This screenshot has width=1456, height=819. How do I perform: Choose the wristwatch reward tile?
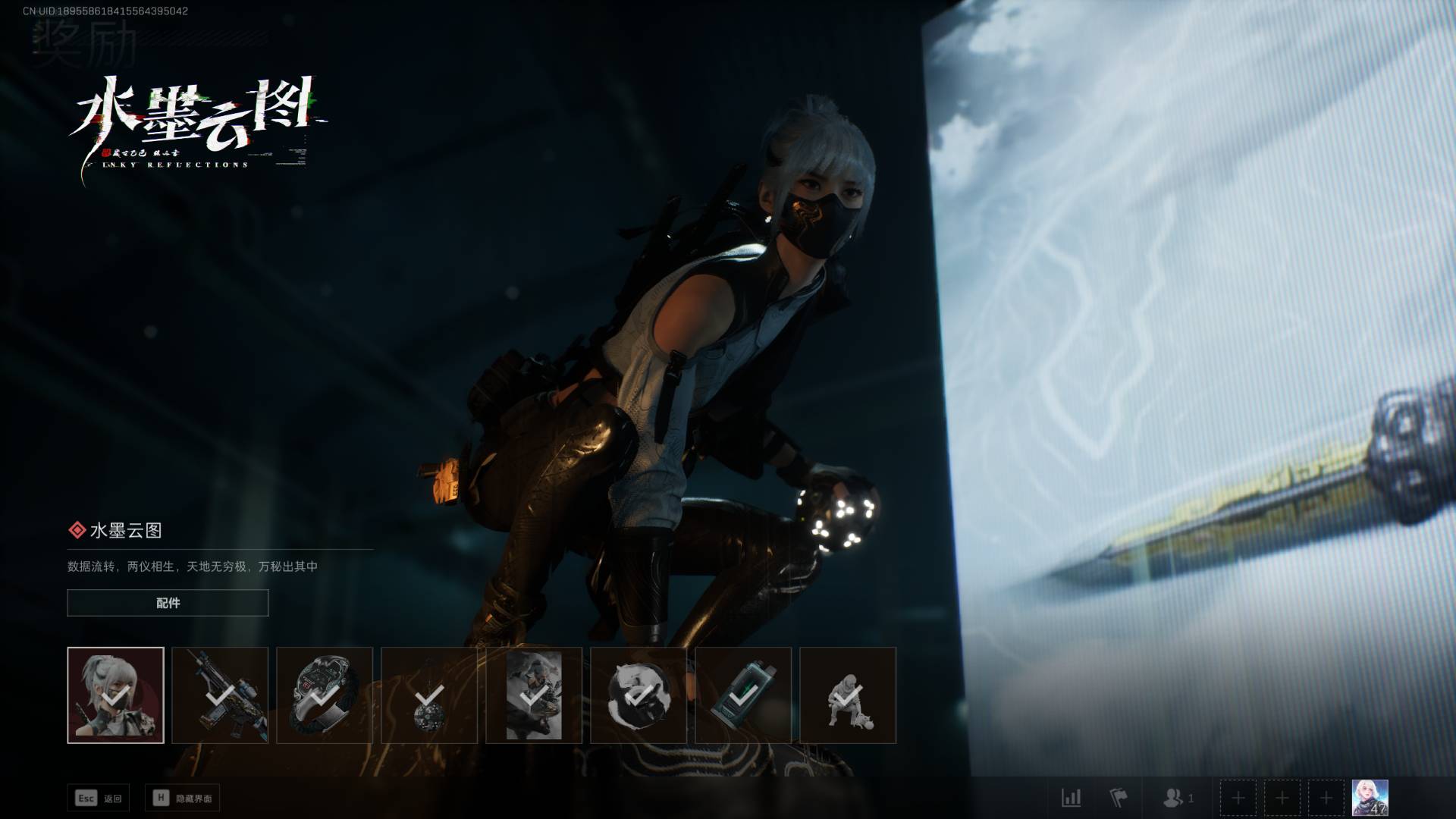325,695
